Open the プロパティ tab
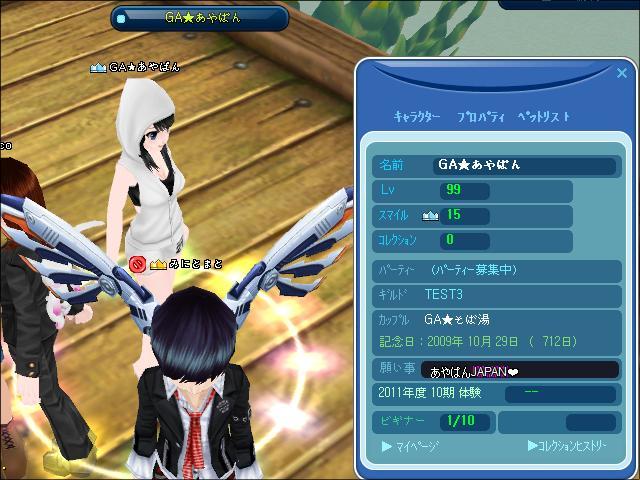This screenshot has height=480, width=640. (x=480, y=117)
